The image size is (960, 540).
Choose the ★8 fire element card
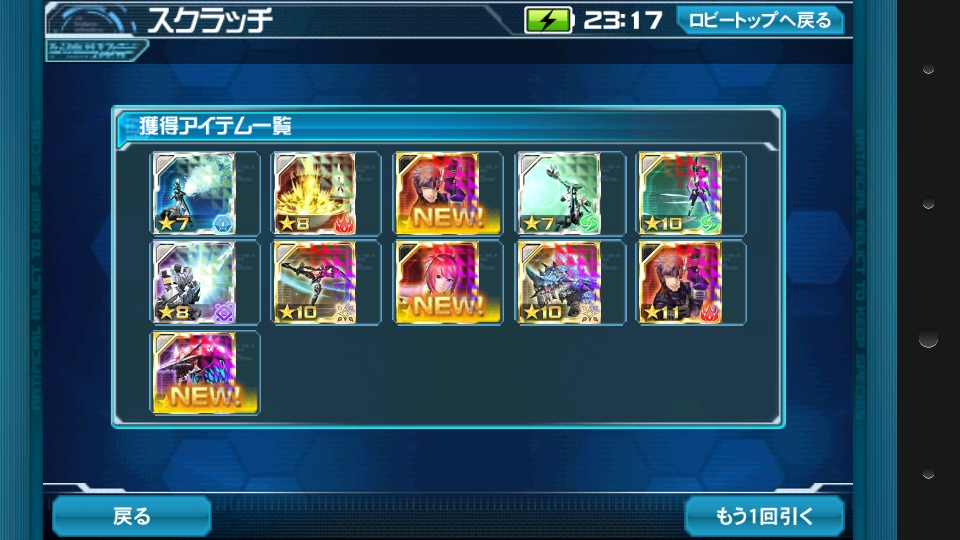click(314, 193)
